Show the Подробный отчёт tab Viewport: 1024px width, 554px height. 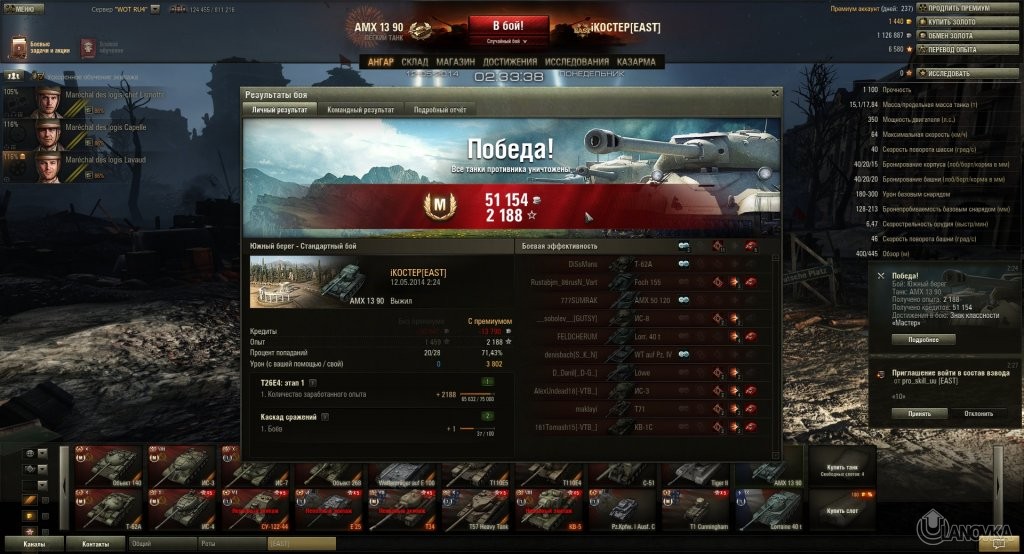[x=441, y=109]
